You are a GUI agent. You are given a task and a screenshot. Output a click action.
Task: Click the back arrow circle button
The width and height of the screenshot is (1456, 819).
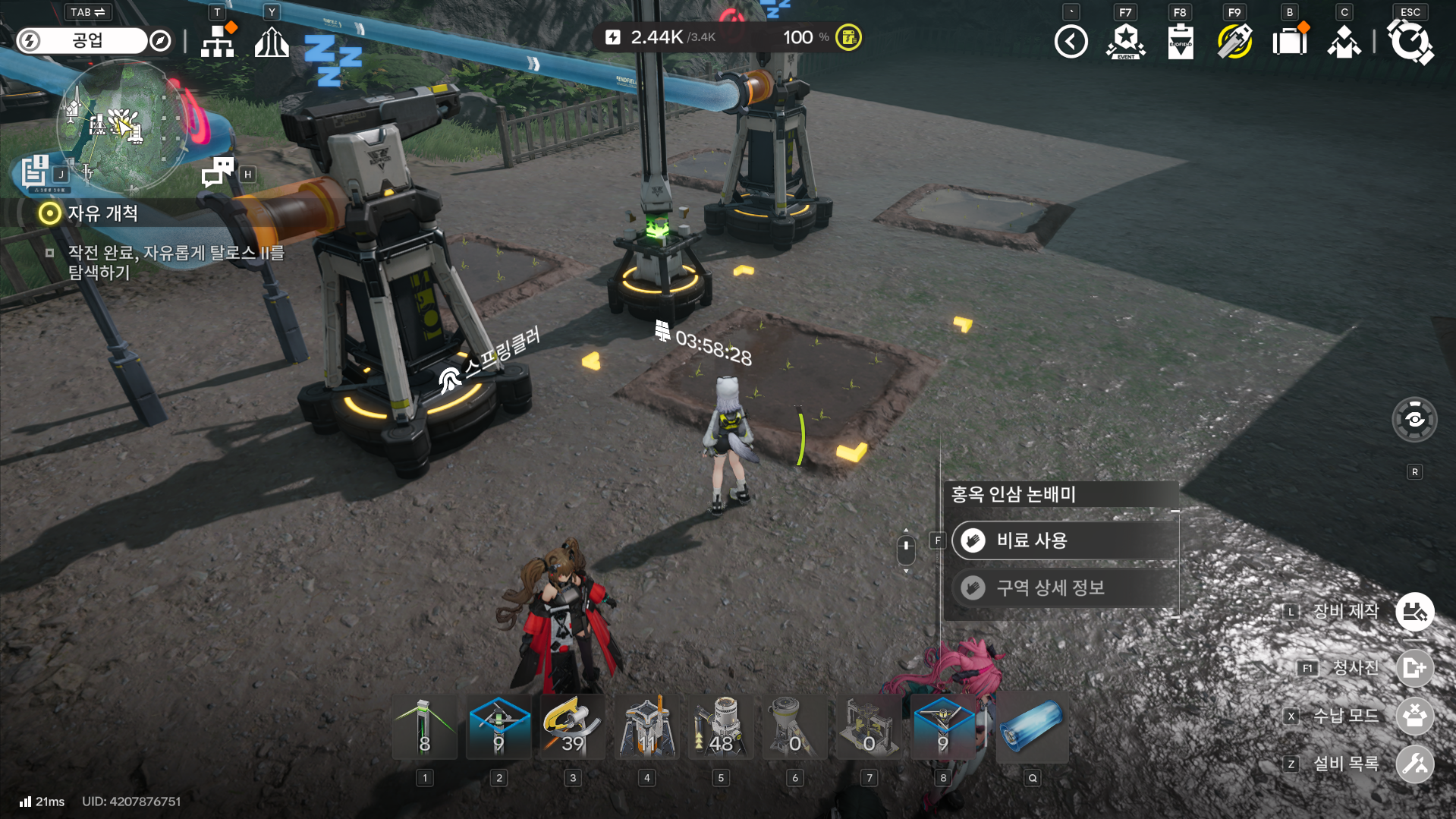point(1071,41)
